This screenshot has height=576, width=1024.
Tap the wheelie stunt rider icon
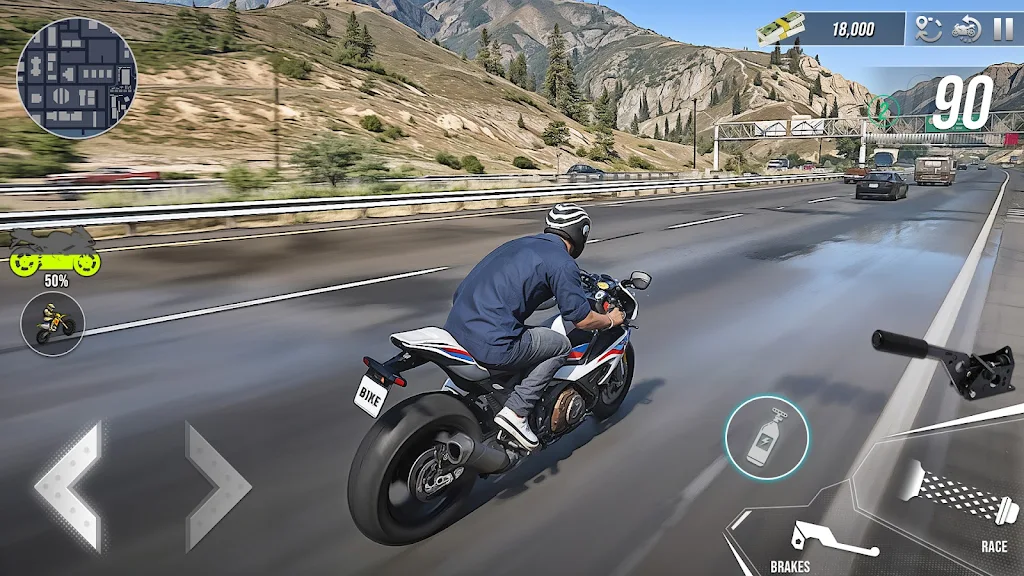point(53,323)
